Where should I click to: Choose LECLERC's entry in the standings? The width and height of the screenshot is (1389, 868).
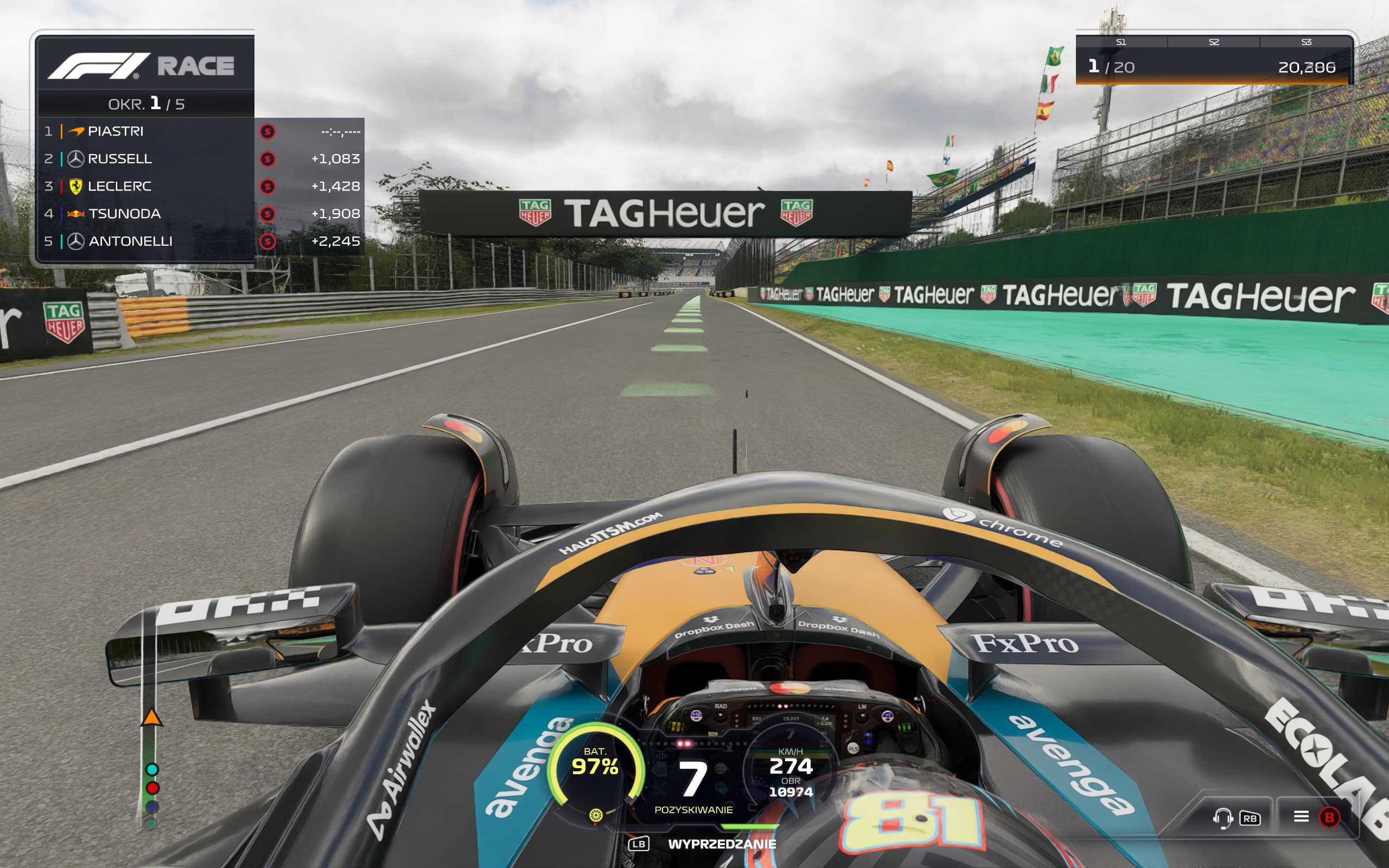tap(119, 187)
